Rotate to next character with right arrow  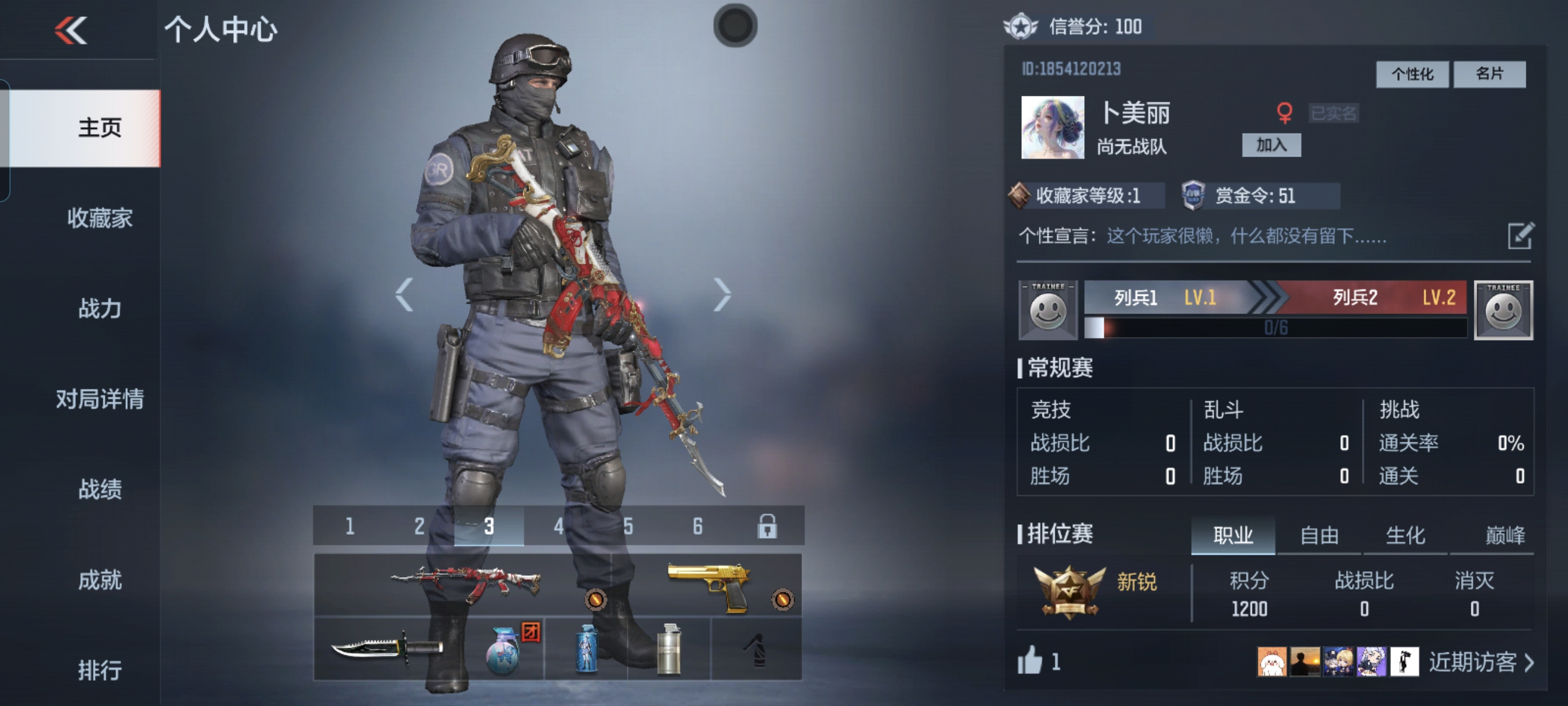pyautogui.click(x=722, y=295)
